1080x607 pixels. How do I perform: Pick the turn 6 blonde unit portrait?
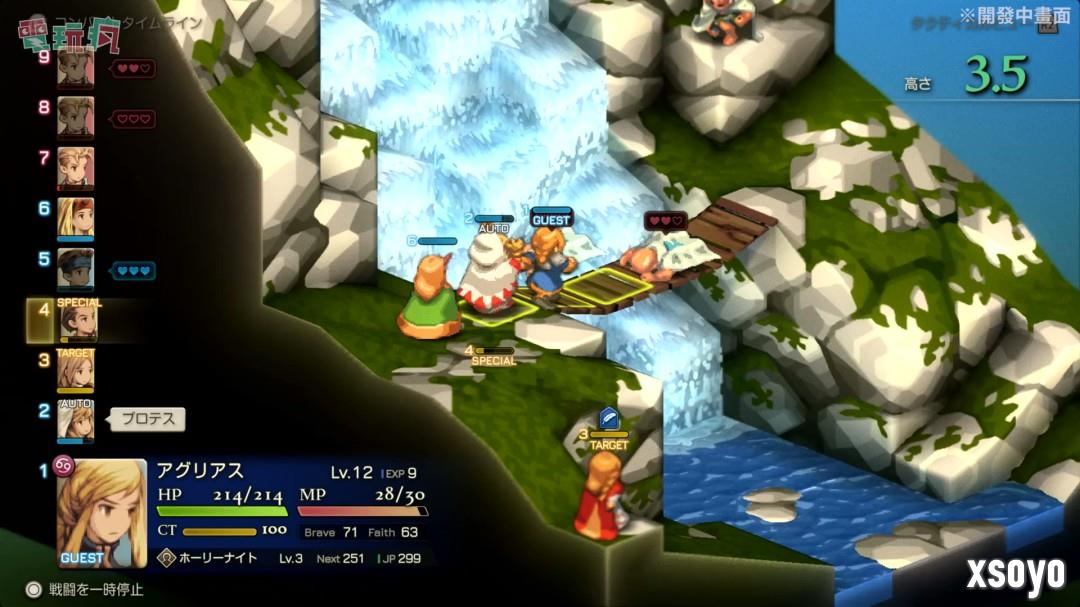(75, 218)
